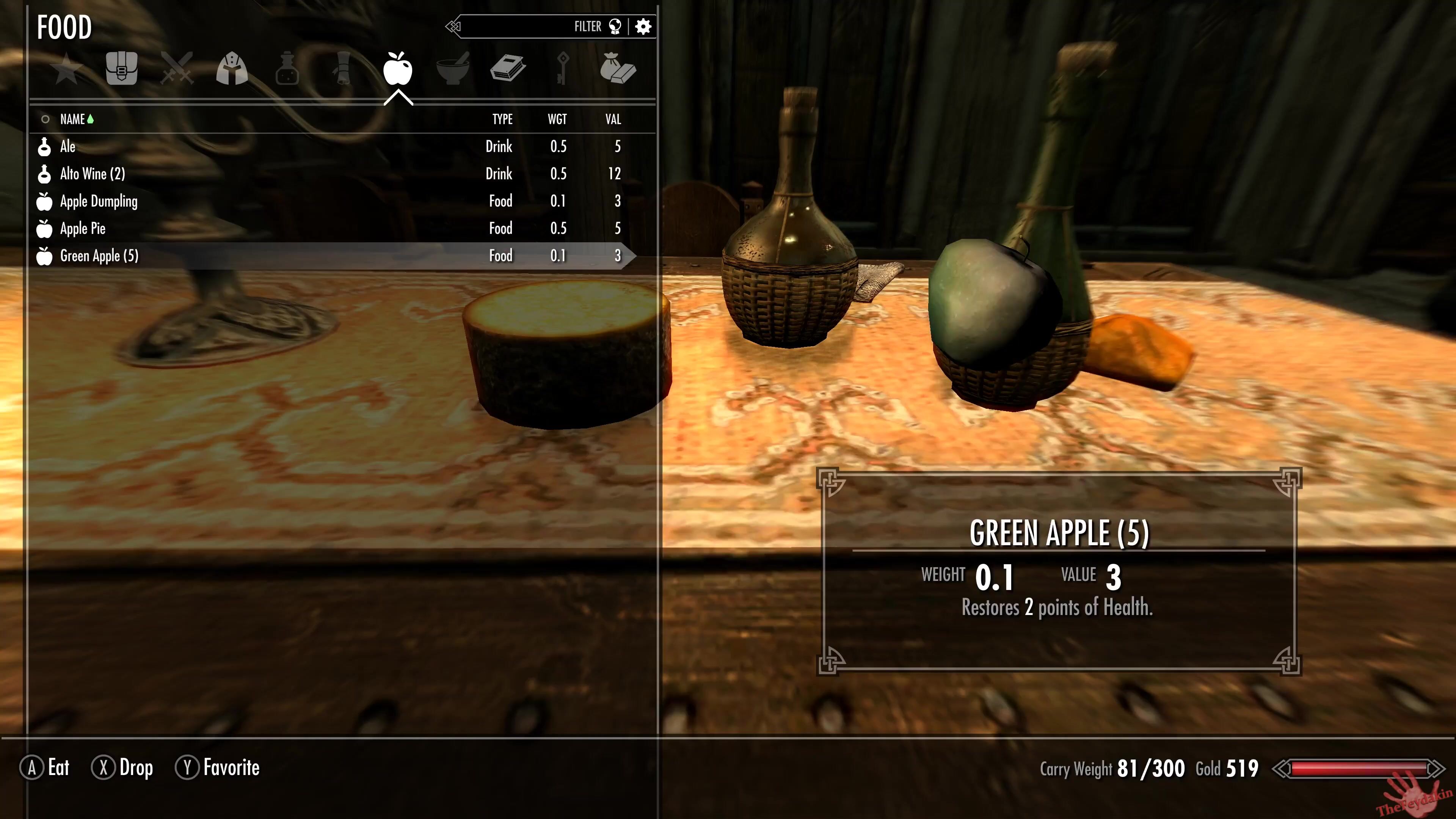1456x819 pixels.
Task: Open the helmet Apparel tab
Action: click(x=232, y=69)
